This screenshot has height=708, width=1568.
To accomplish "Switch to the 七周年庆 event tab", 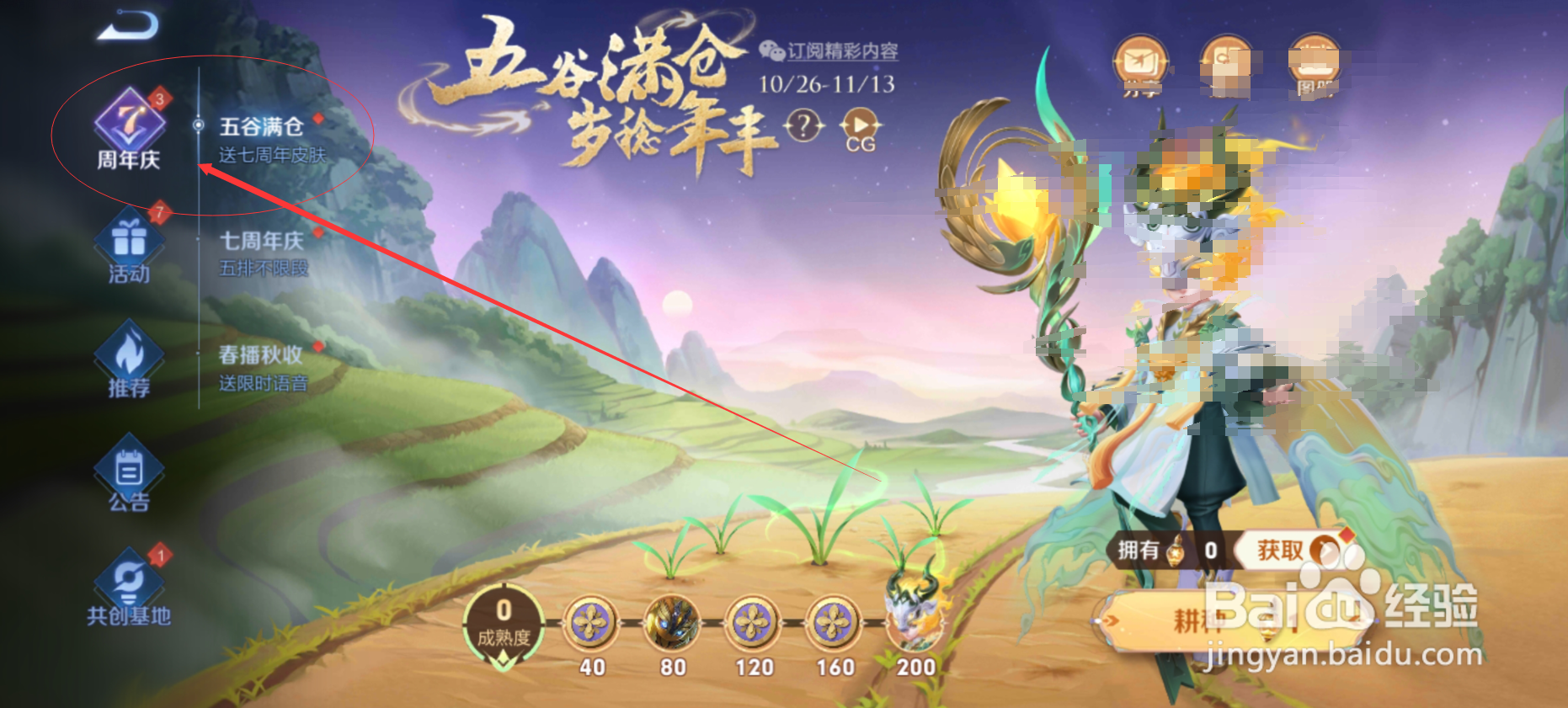I will tap(261, 242).
